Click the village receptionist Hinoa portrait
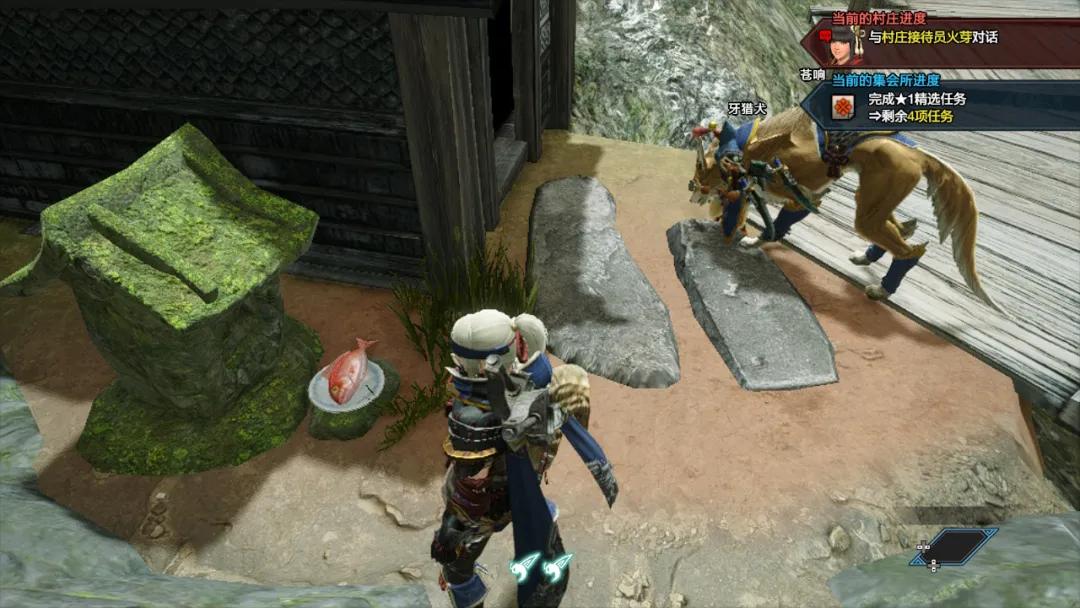 842,44
